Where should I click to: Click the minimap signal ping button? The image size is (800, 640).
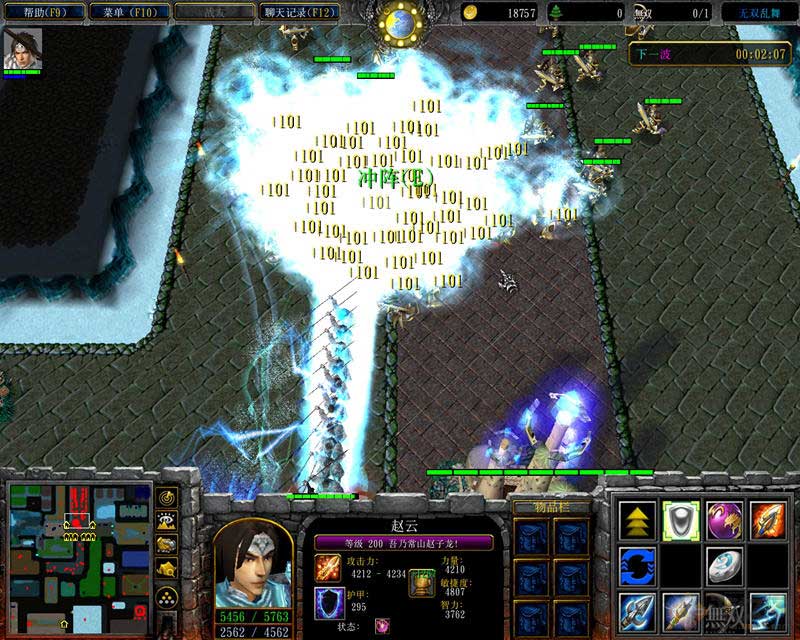167,497
